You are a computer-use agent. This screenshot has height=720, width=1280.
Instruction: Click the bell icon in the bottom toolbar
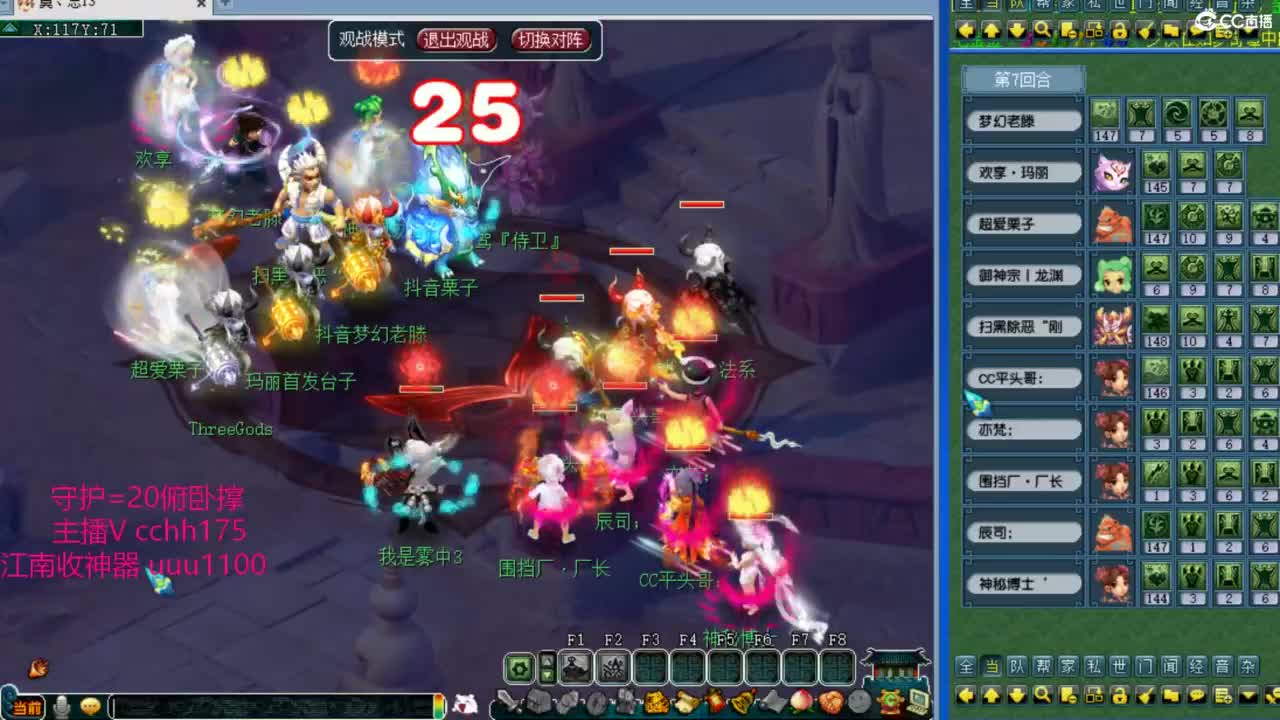point(740,700)
